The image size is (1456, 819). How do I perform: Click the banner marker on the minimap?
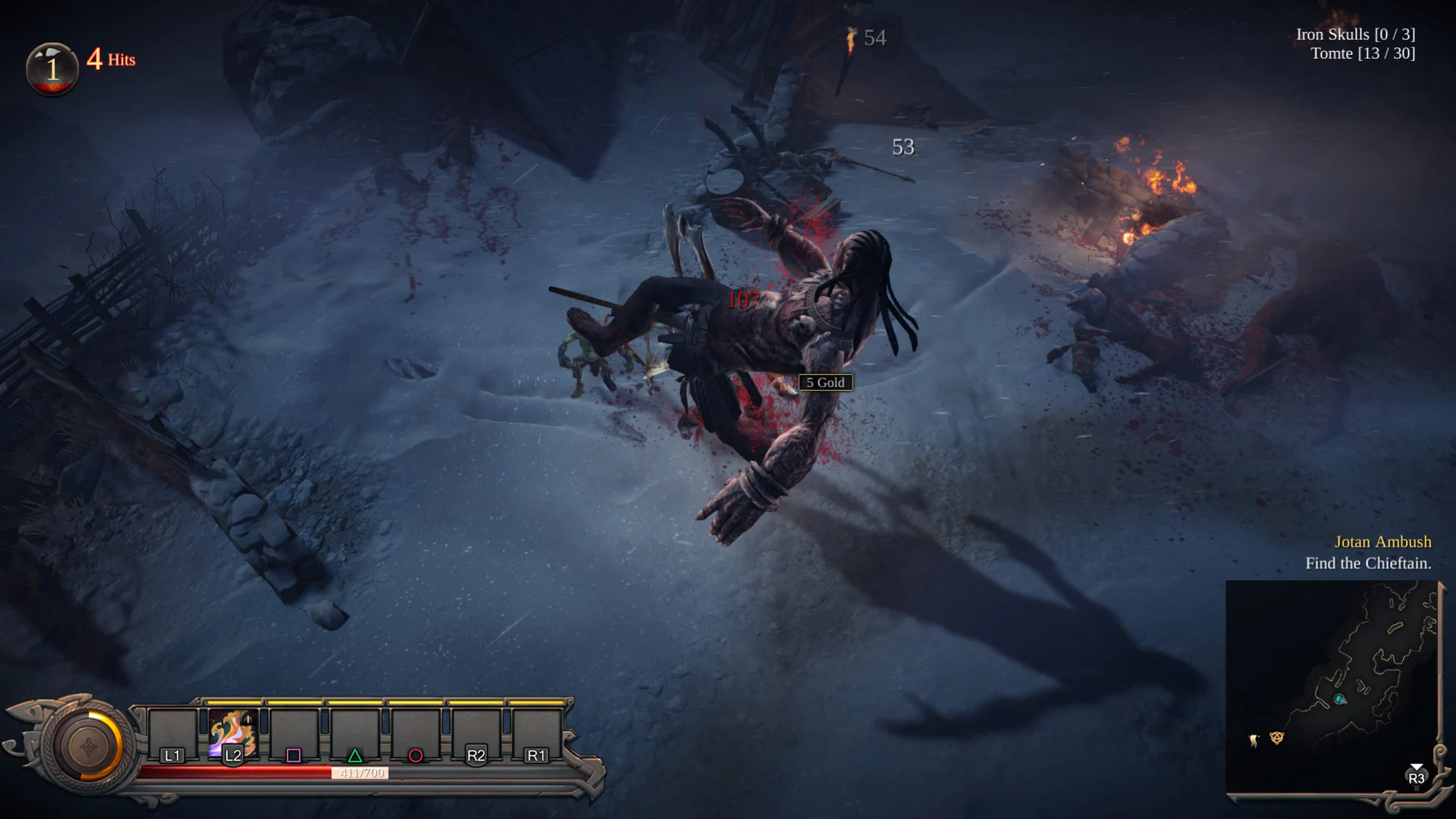point(1254,741)
